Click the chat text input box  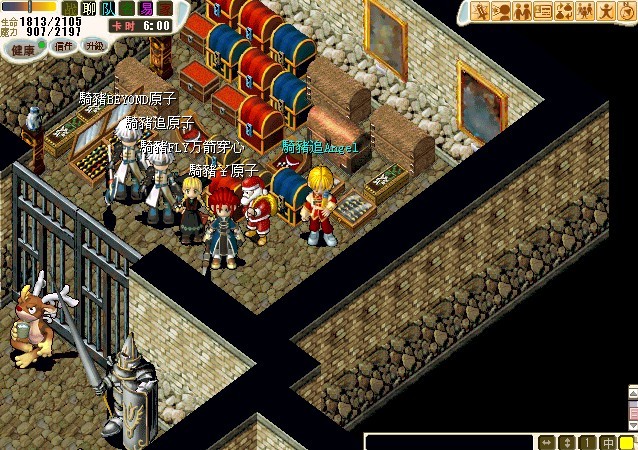click(448, 442)
